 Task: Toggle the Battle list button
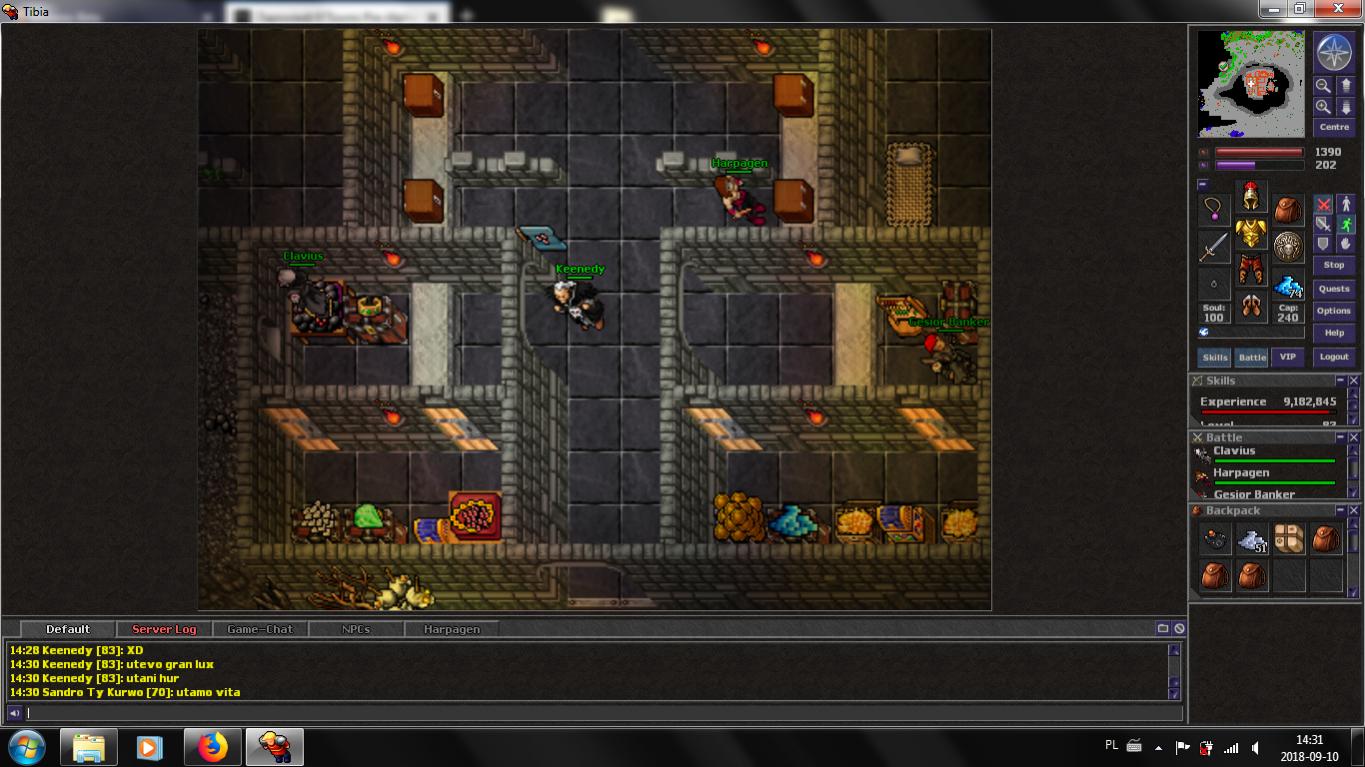(1252, 357)
